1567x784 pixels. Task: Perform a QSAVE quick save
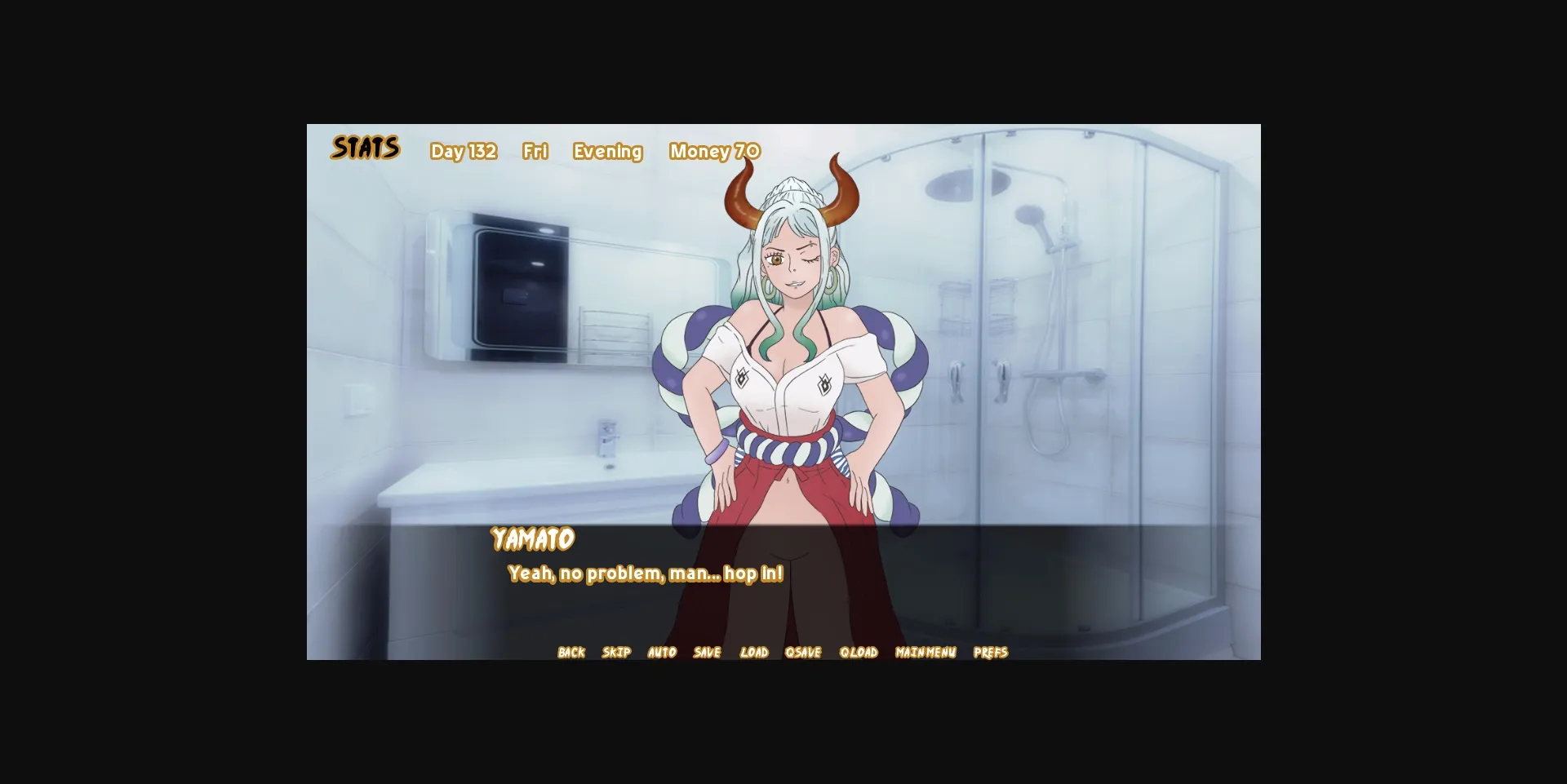(804, 652)
